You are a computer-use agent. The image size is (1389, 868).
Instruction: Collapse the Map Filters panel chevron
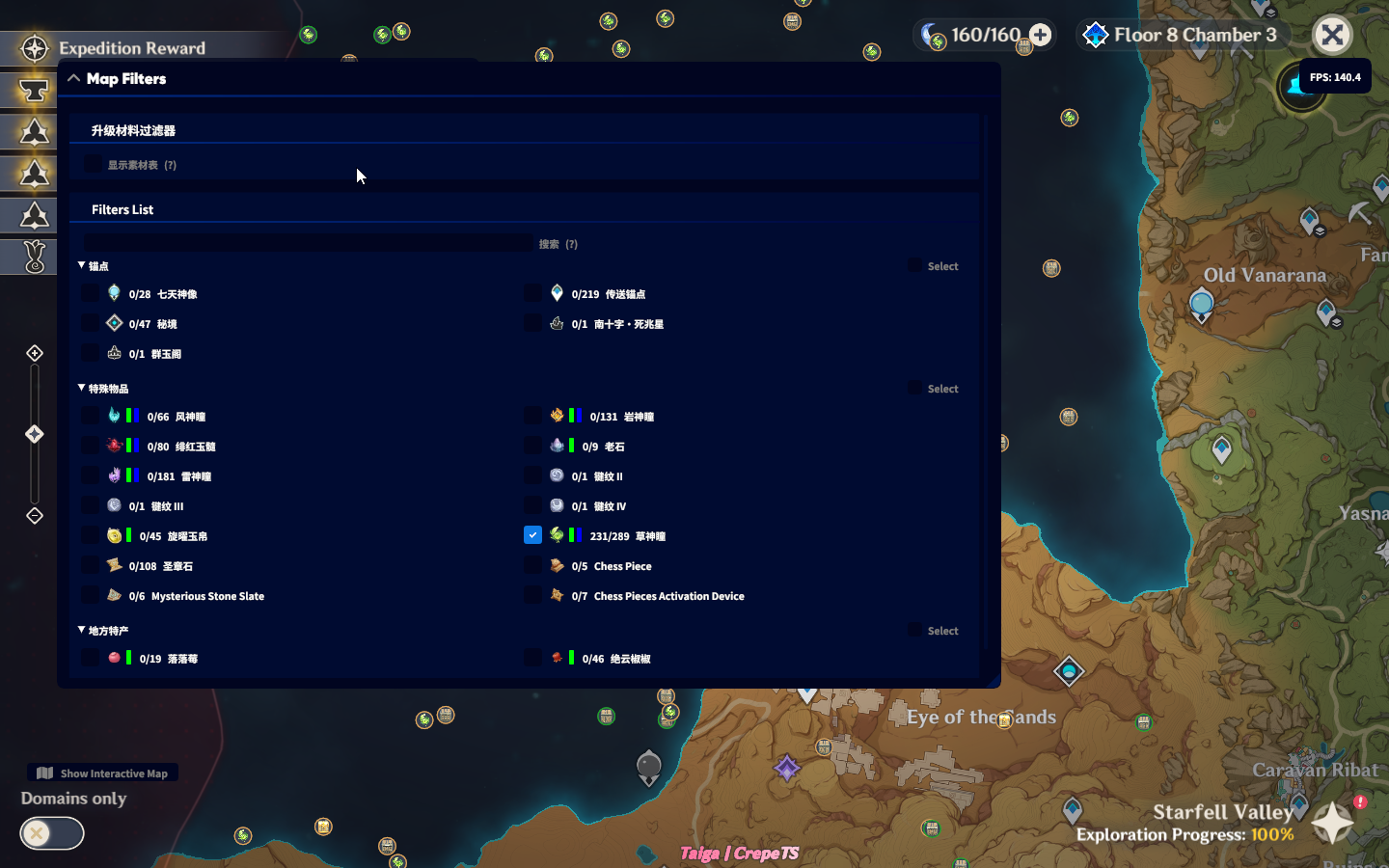pos(74,78)
